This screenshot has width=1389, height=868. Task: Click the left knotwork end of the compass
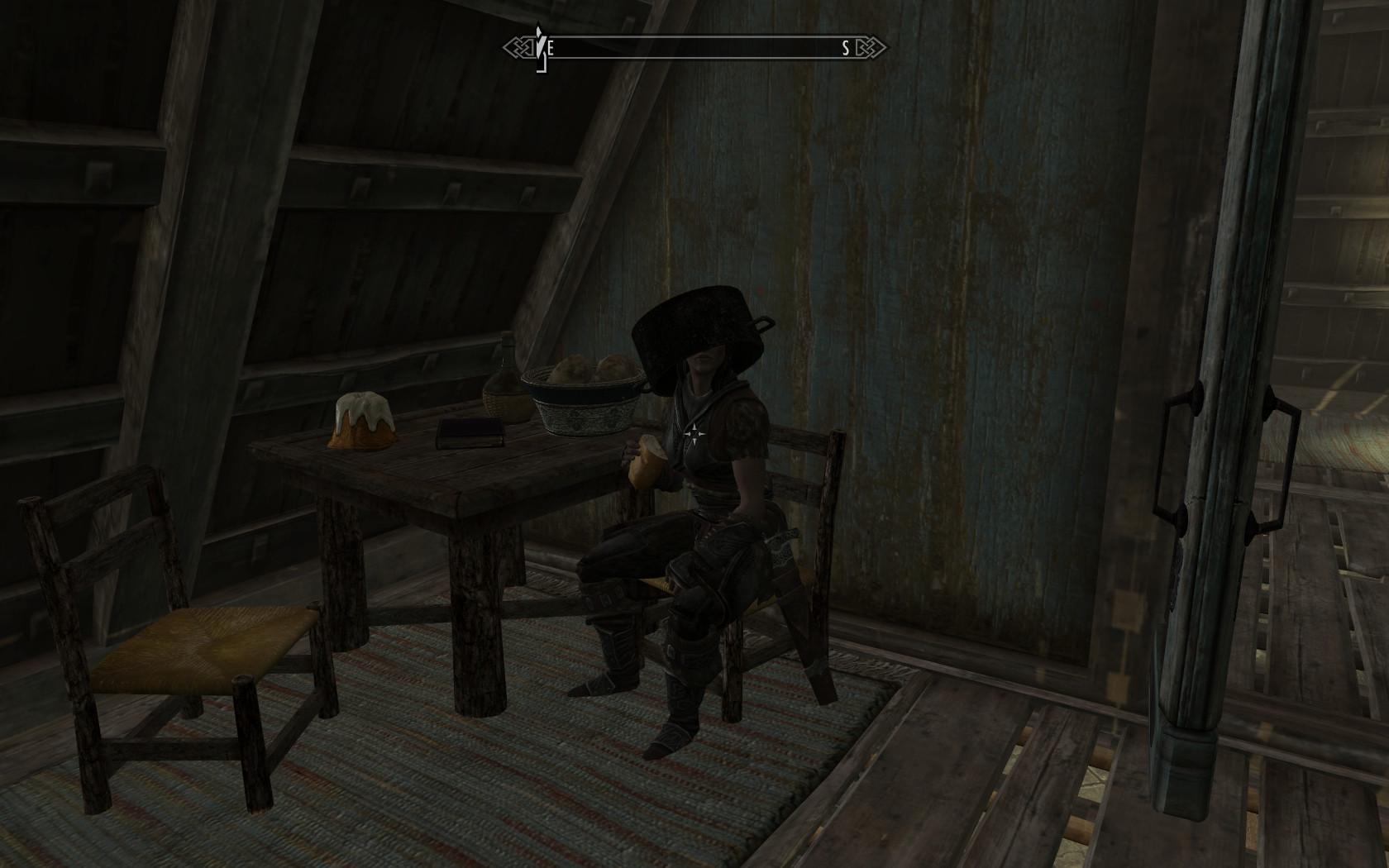click(516, 49)
